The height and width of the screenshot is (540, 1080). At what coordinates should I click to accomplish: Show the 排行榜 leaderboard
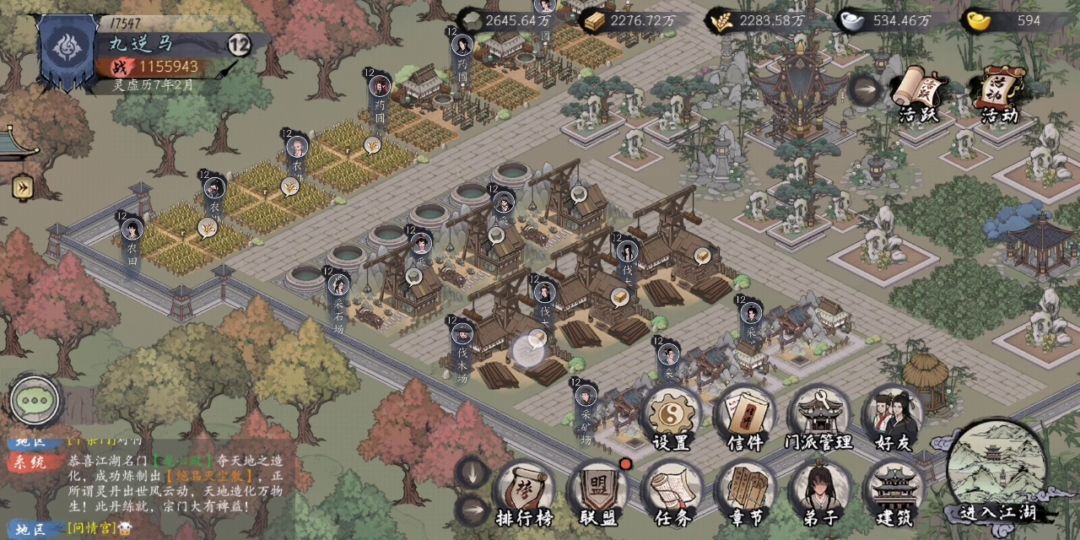pos(524,492)
